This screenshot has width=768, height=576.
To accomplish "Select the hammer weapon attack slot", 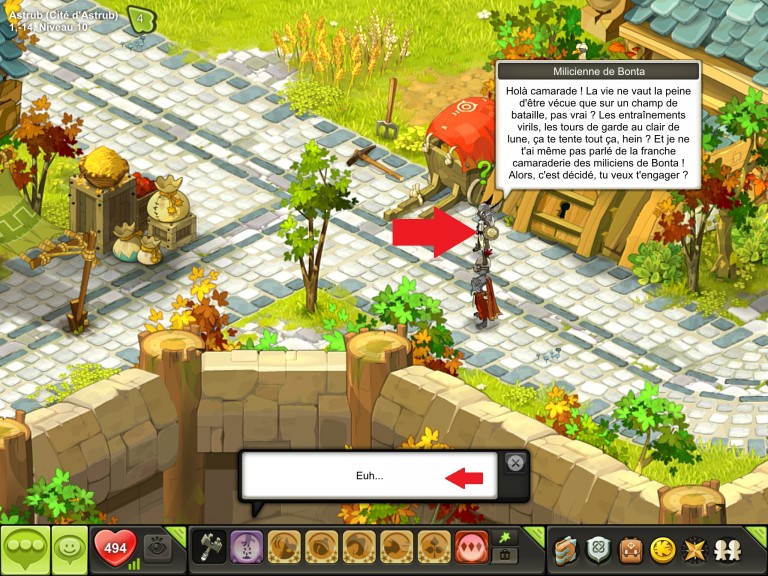I will coord(209,548).
